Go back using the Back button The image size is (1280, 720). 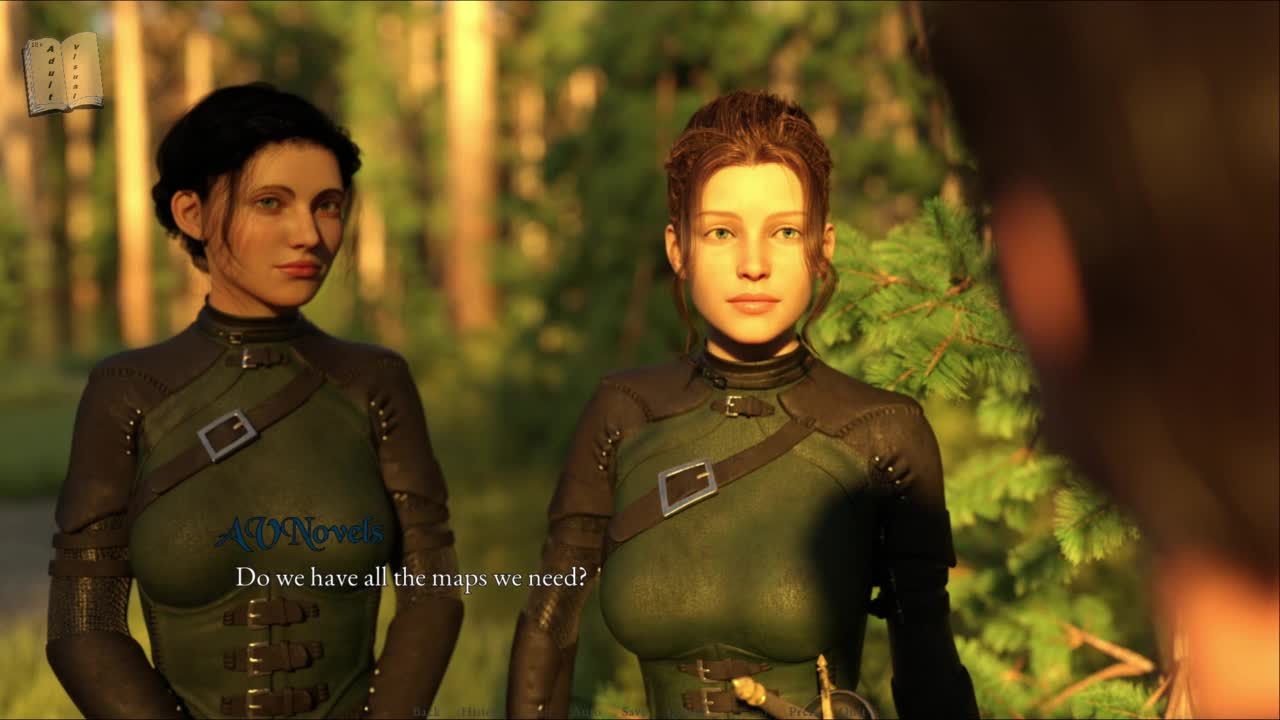(x=427, y=711)
